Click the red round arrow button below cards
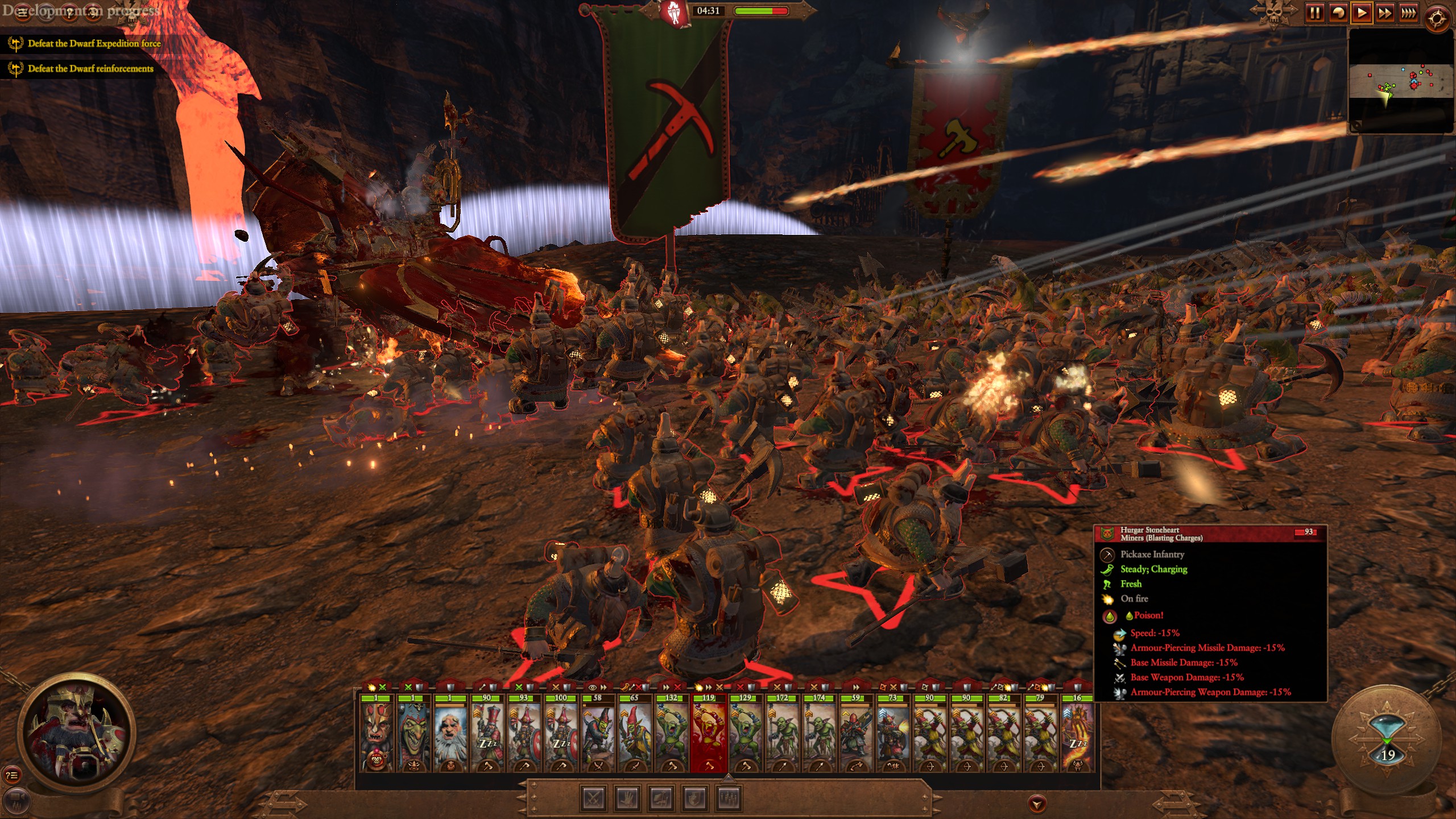The image size is (1456, 819). pyautogui.click(x=1037, y=804)
